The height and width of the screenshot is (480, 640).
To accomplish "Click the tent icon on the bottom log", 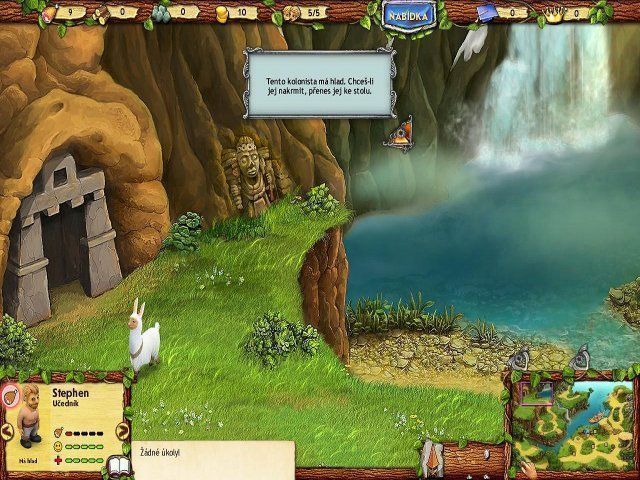I will click(x=434, y=459).
